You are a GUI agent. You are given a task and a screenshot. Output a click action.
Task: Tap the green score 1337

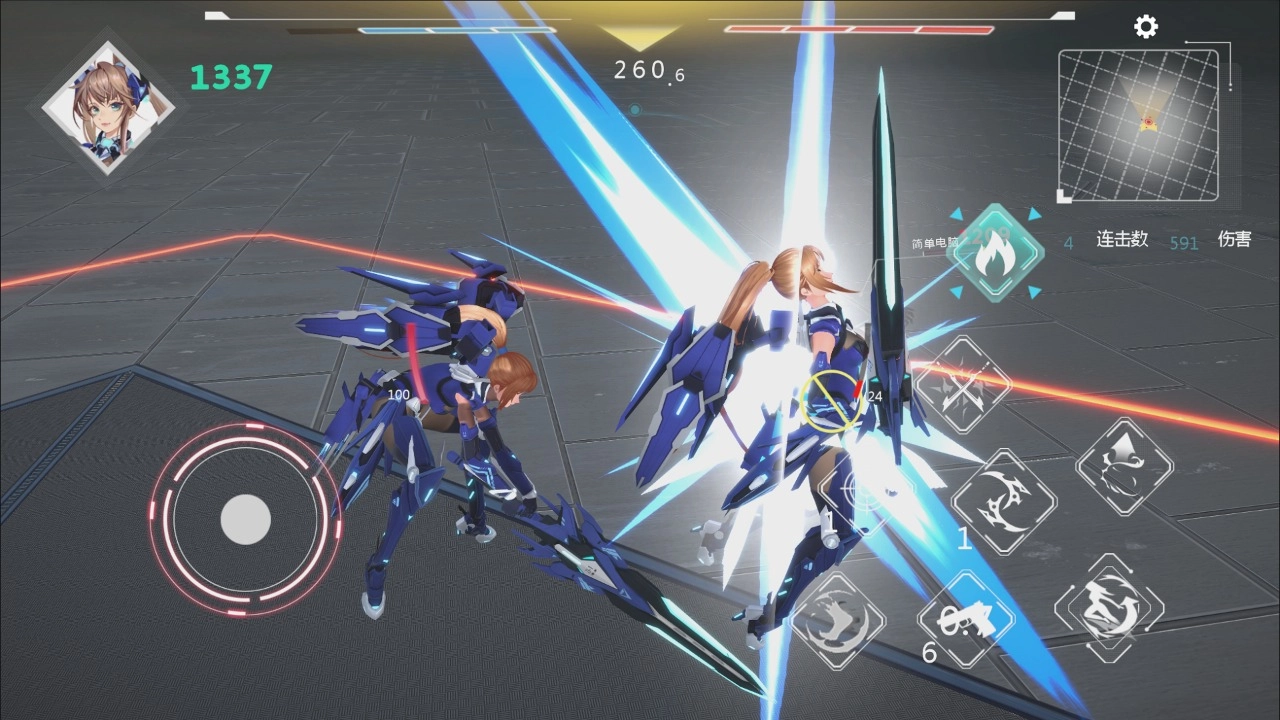[231, 77]
